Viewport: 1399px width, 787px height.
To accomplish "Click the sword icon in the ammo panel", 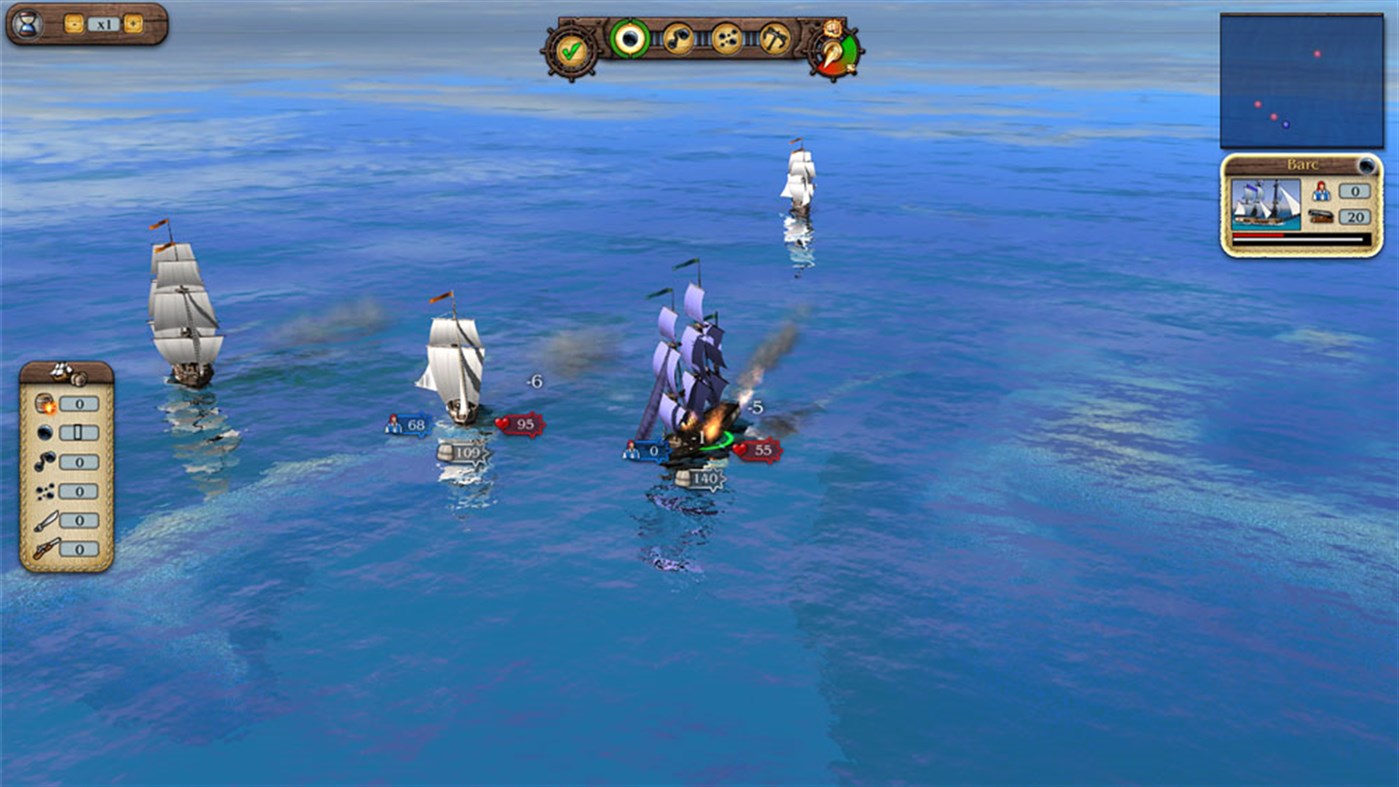I will tap(44, 520).
